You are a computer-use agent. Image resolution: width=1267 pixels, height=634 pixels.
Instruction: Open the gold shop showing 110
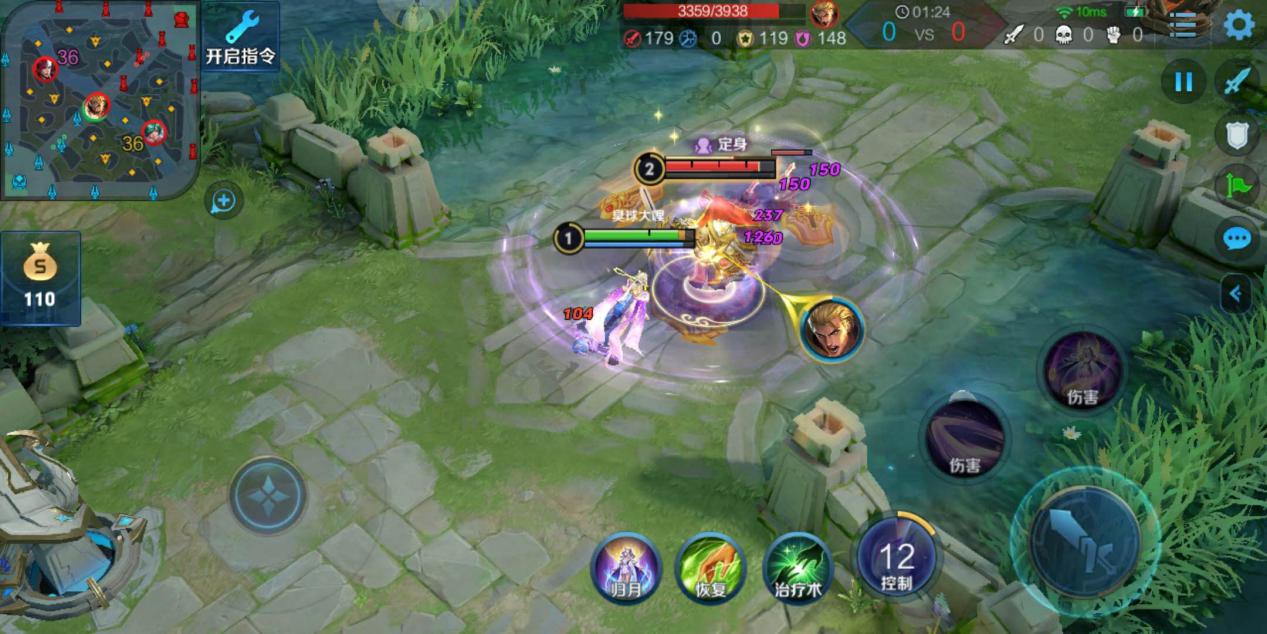coord(40,279)
